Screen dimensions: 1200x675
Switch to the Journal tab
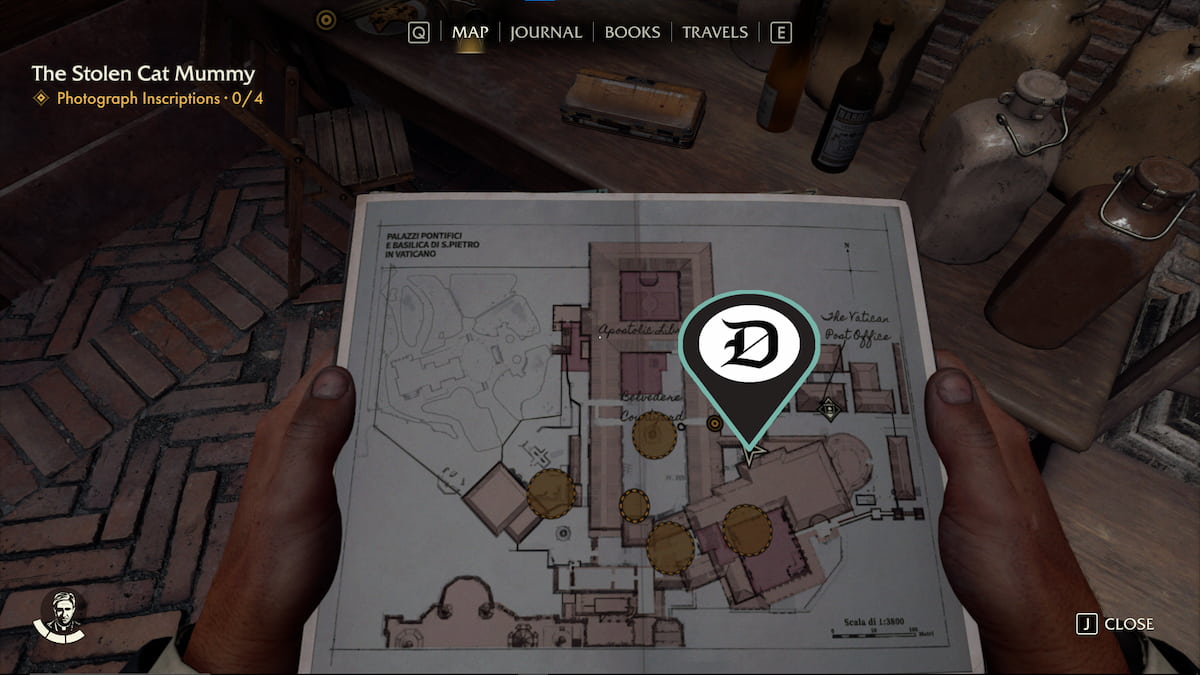click(x=545, y=32)
